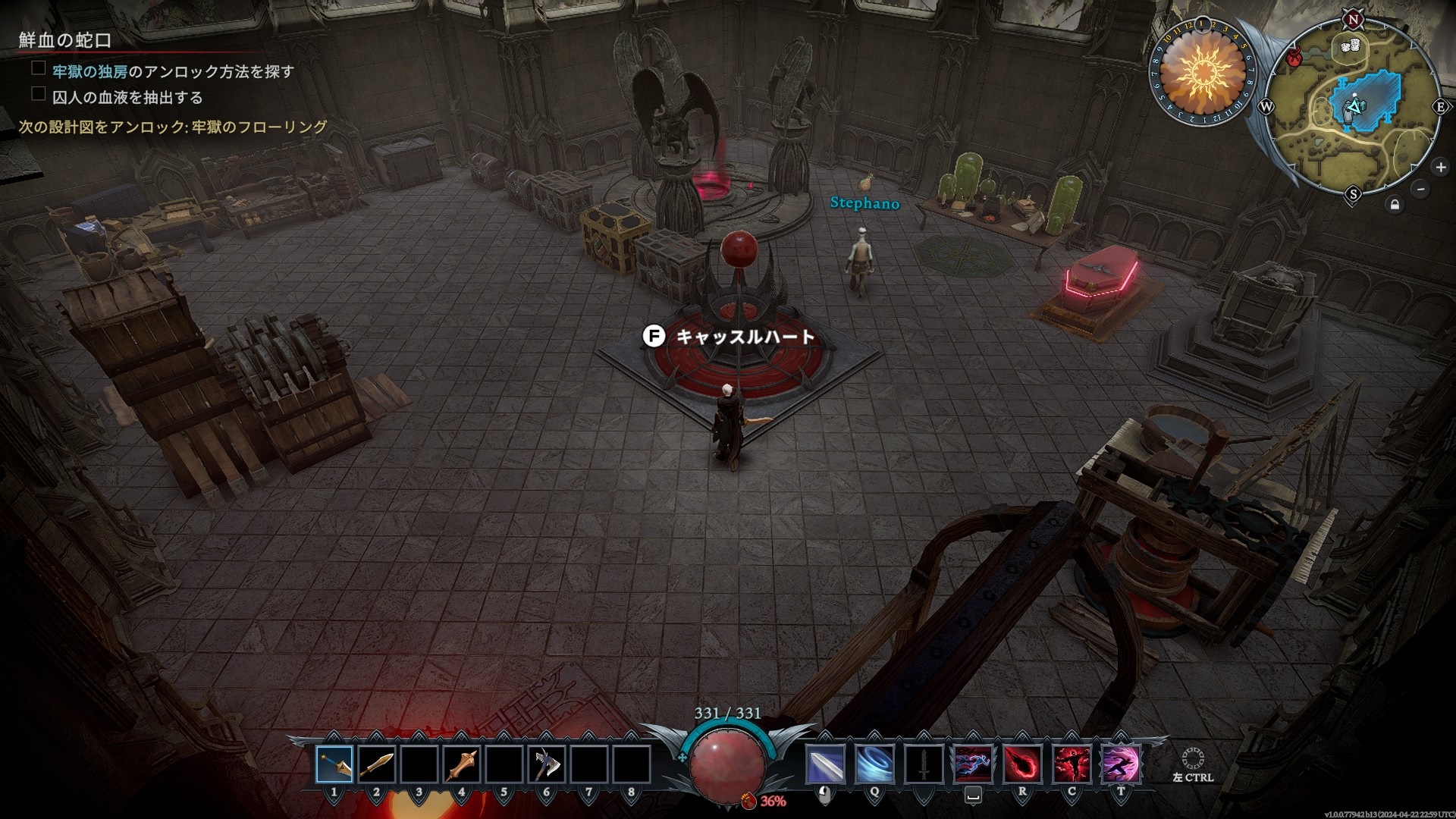Open the 鮮血の蛇口 quest tracker title
1456x819 pixels.
click(x=65, y=40)
